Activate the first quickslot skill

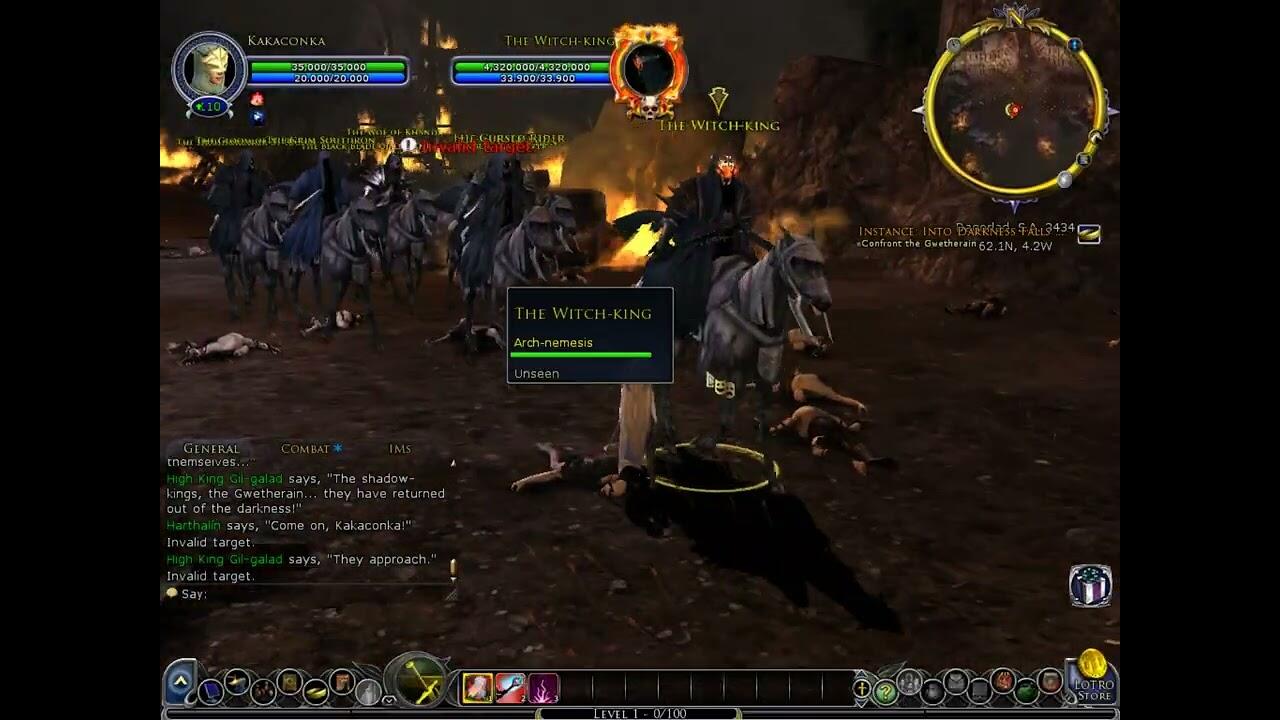point(477,688)
